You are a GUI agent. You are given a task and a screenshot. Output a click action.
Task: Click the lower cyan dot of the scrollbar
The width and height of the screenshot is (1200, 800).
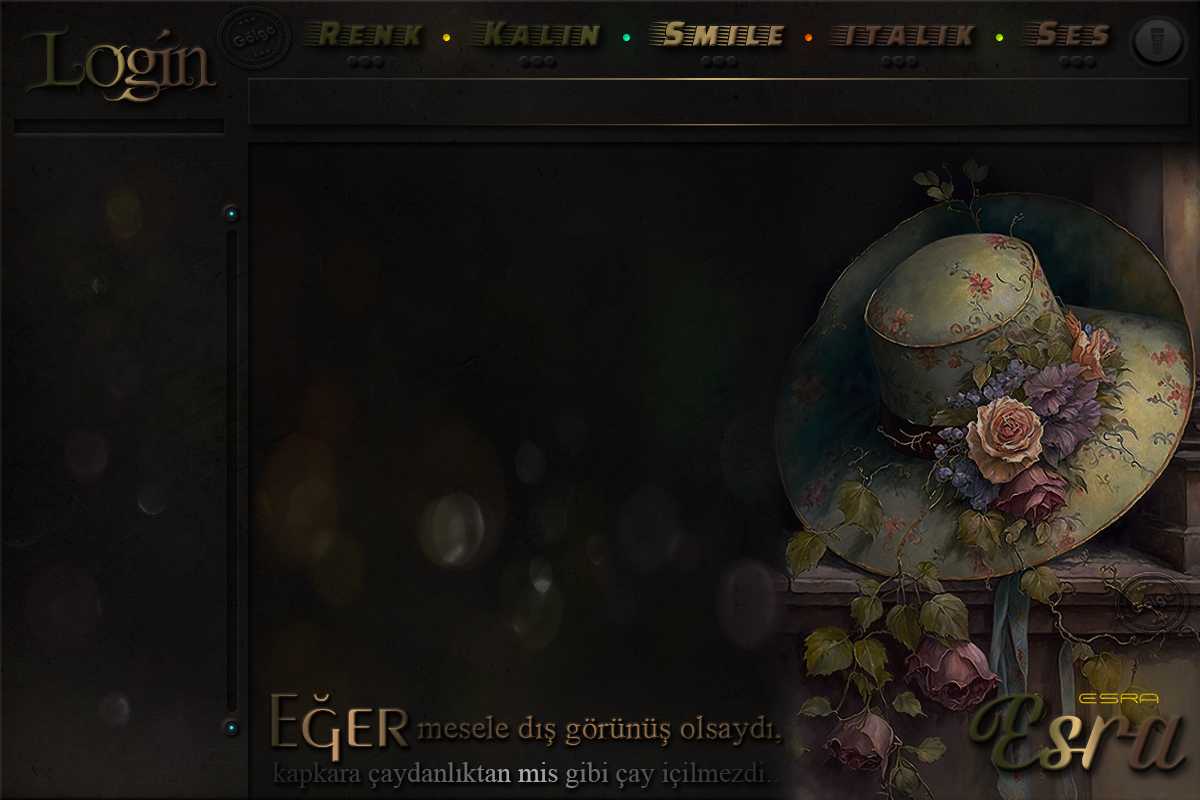click(232, 727)
